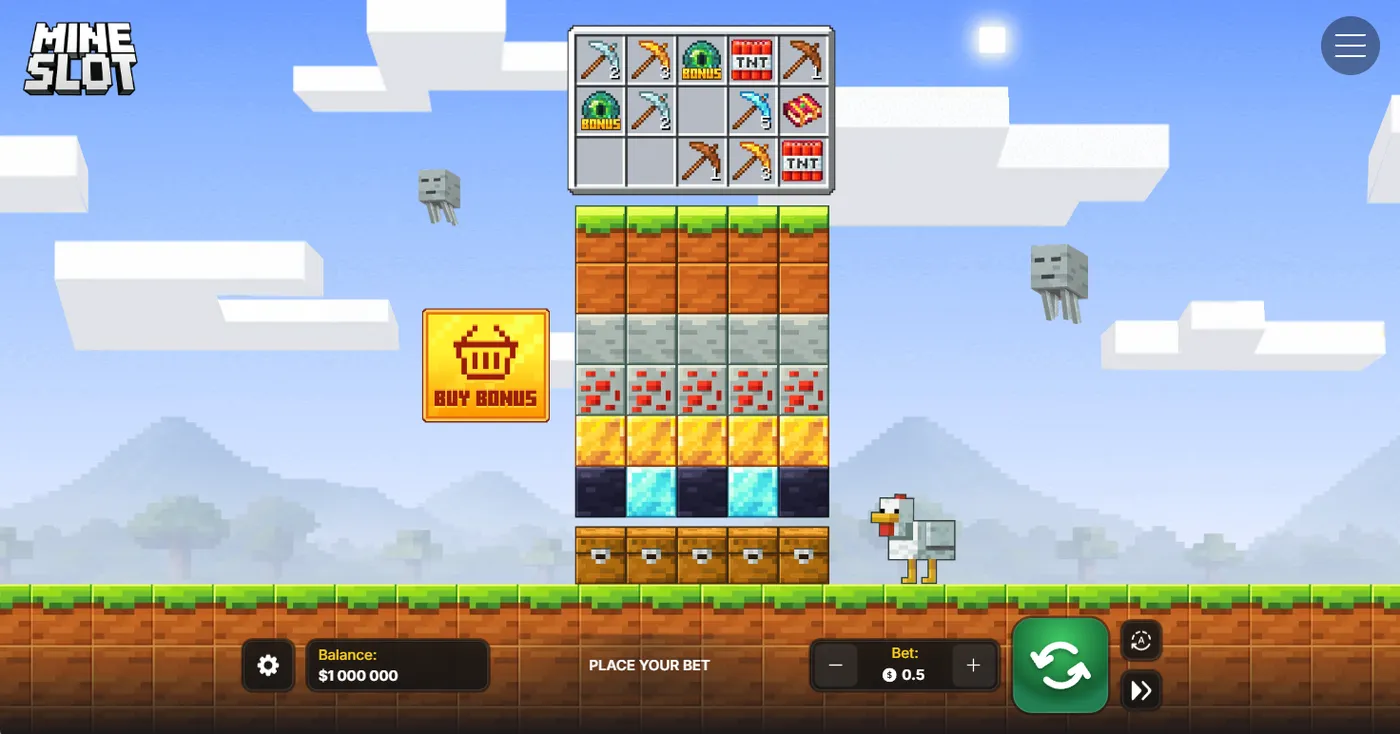Activate turbo spin mode
Image resolution: width=1400 pixels, height=734 pixels.
pyautogui.click(x=1140, y=690)
